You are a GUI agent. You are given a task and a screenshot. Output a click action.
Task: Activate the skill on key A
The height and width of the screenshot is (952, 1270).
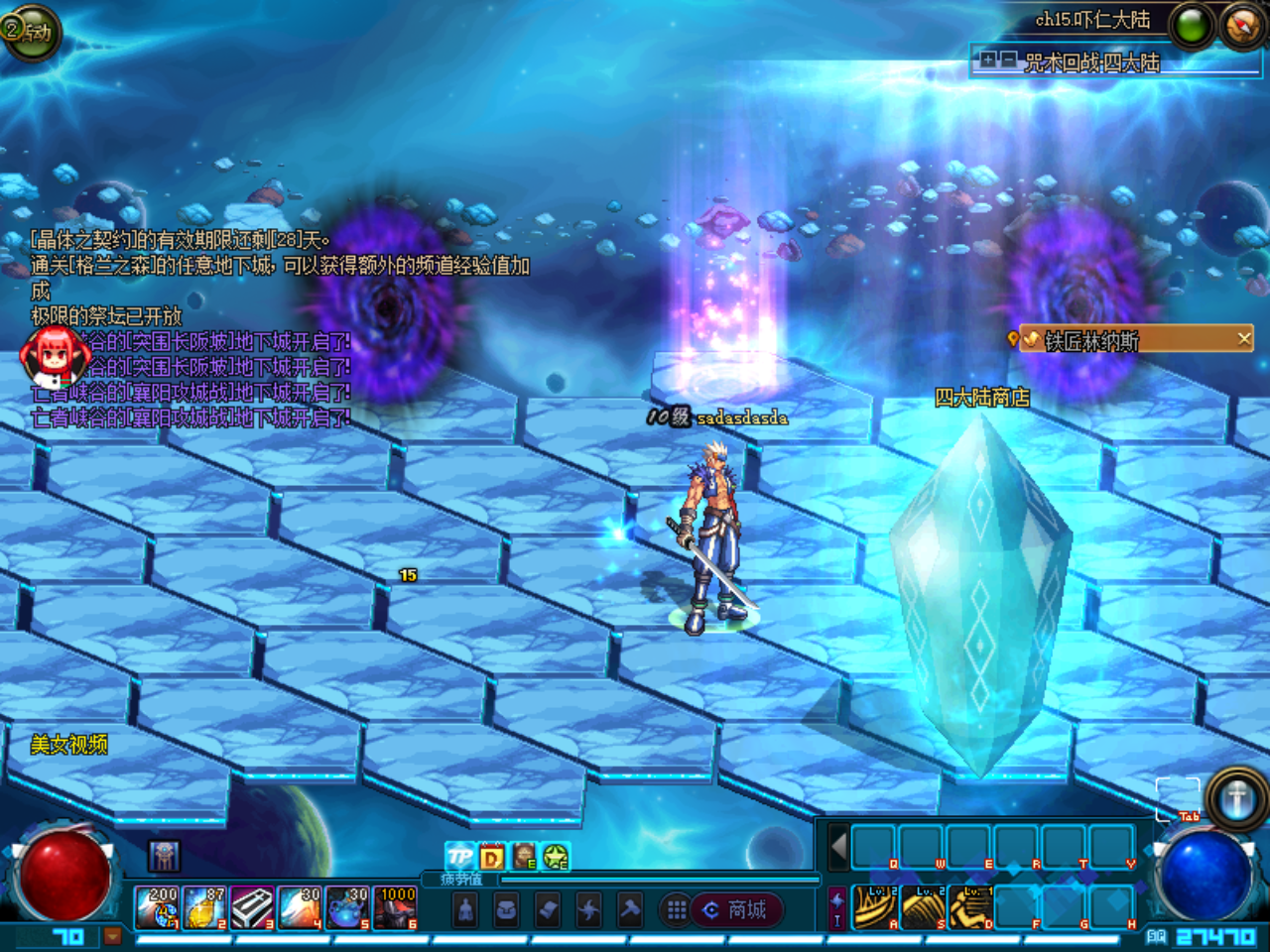tap(875, 906)
